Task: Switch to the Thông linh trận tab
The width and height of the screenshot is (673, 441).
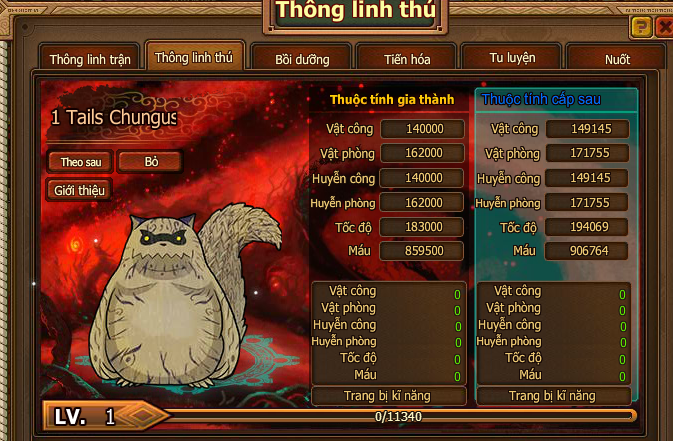Action: point(90,59)
